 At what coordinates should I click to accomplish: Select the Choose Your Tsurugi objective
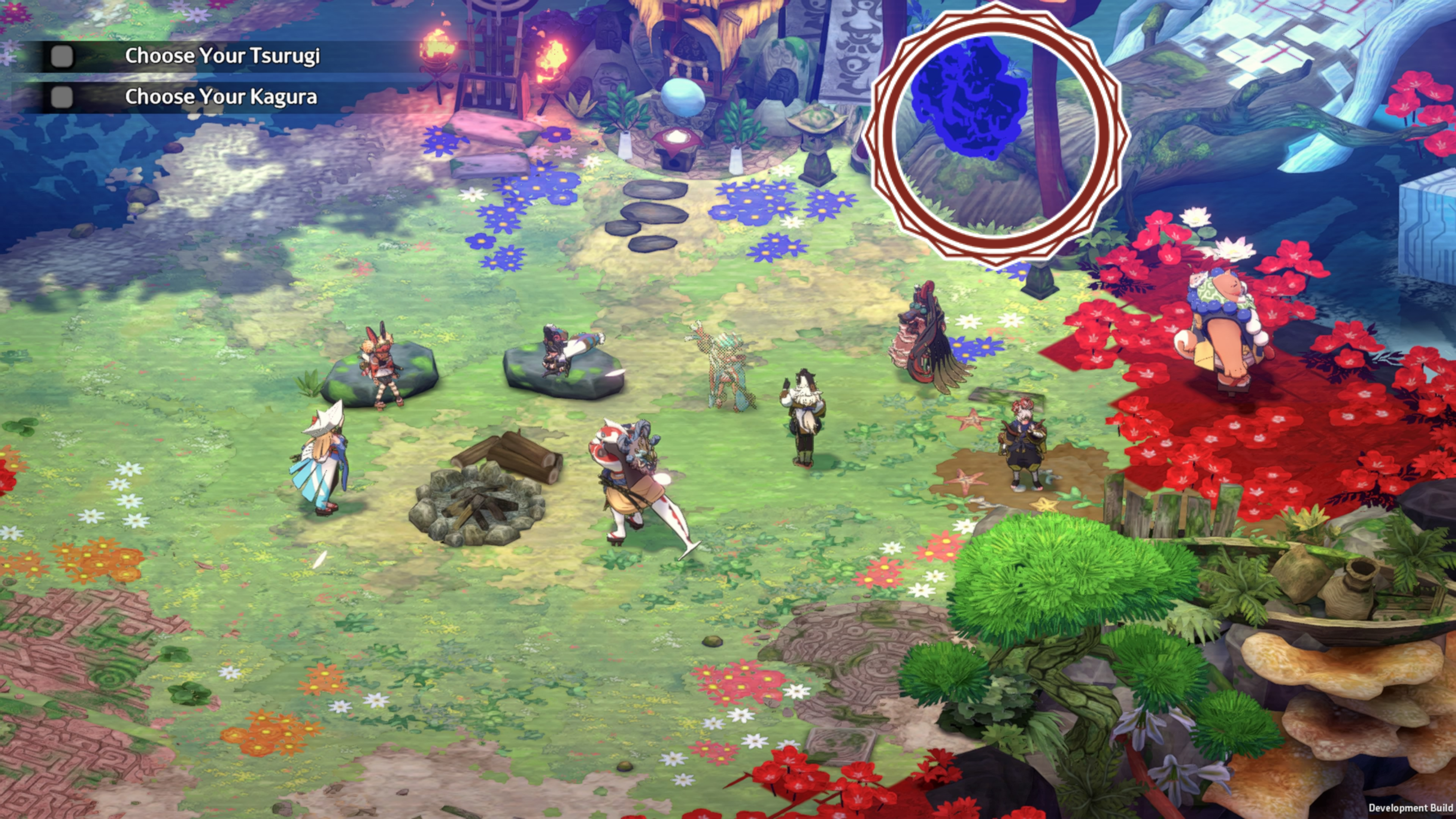click(x=222, y=56)
